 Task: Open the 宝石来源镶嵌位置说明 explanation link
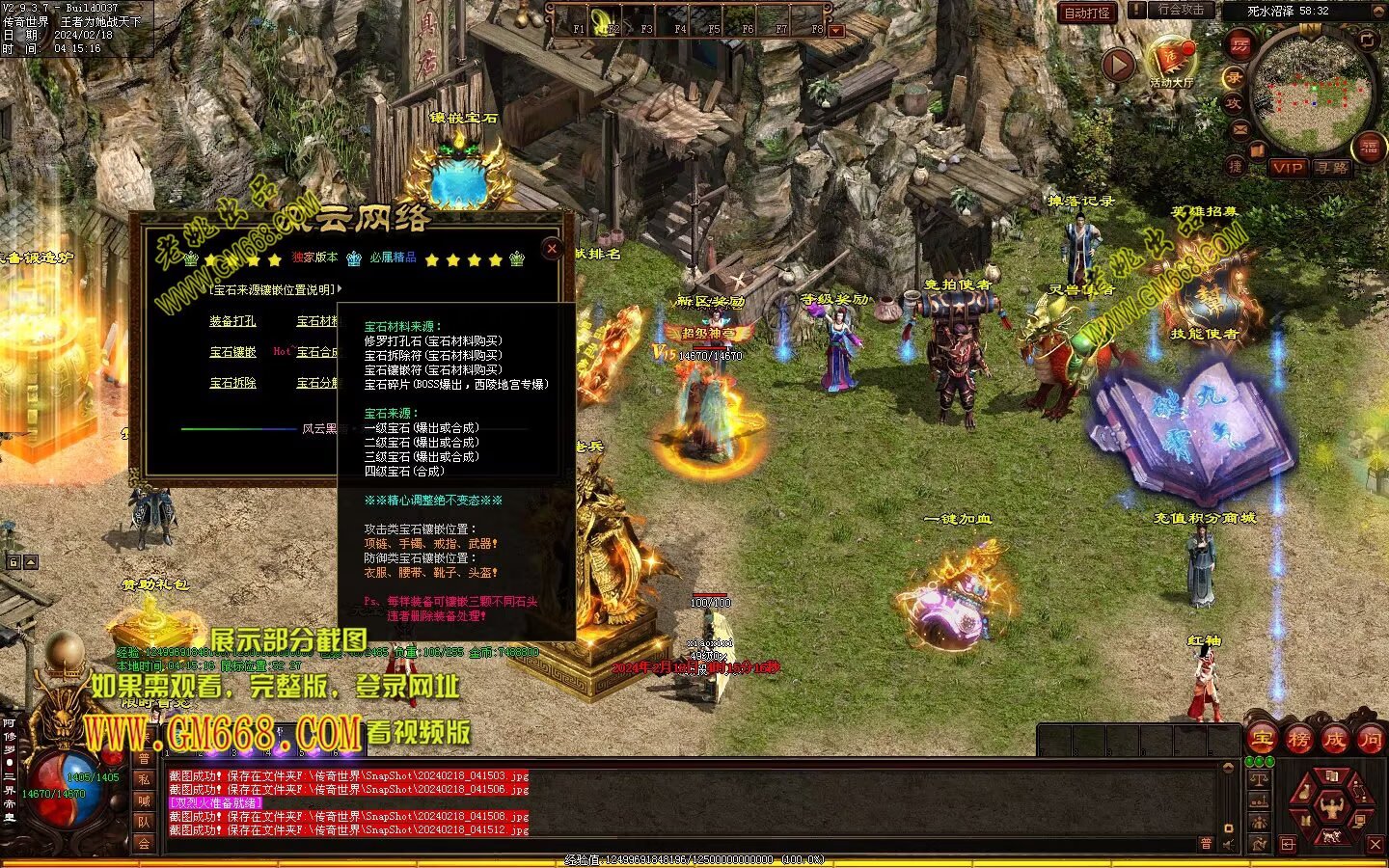pyautogui.click(x=274, y=289)
